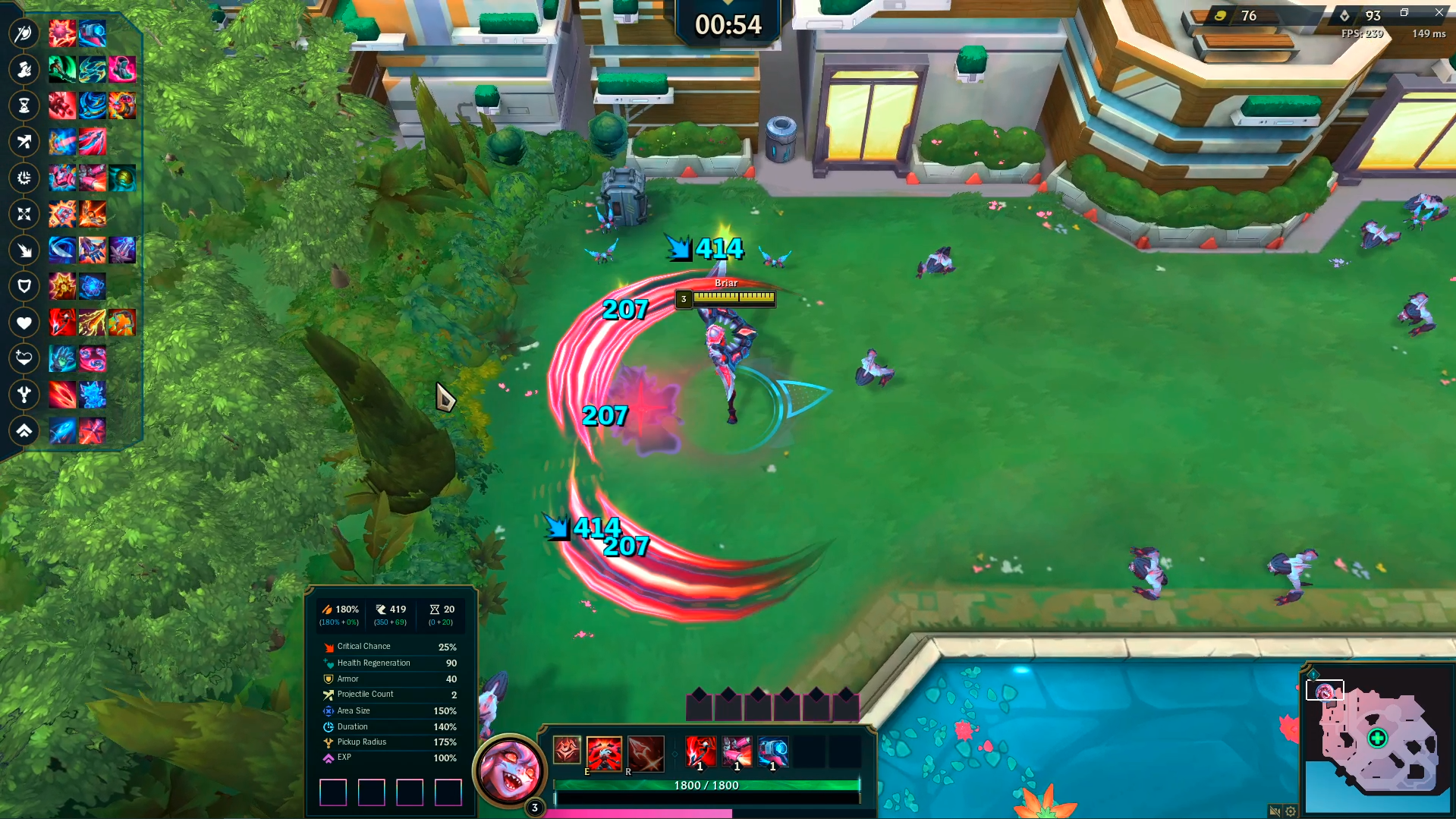This screenshot has width=1456, height=819.
Task: Open settings via the gear icon
Action: [x=1291, y=811]
